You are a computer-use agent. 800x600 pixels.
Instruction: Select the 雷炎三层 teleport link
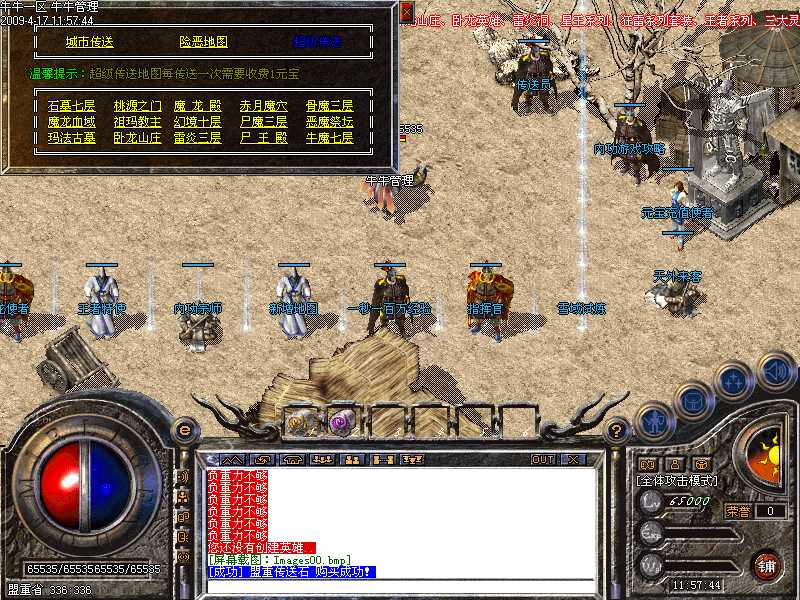pyautogui.click(x=197, y=138)
